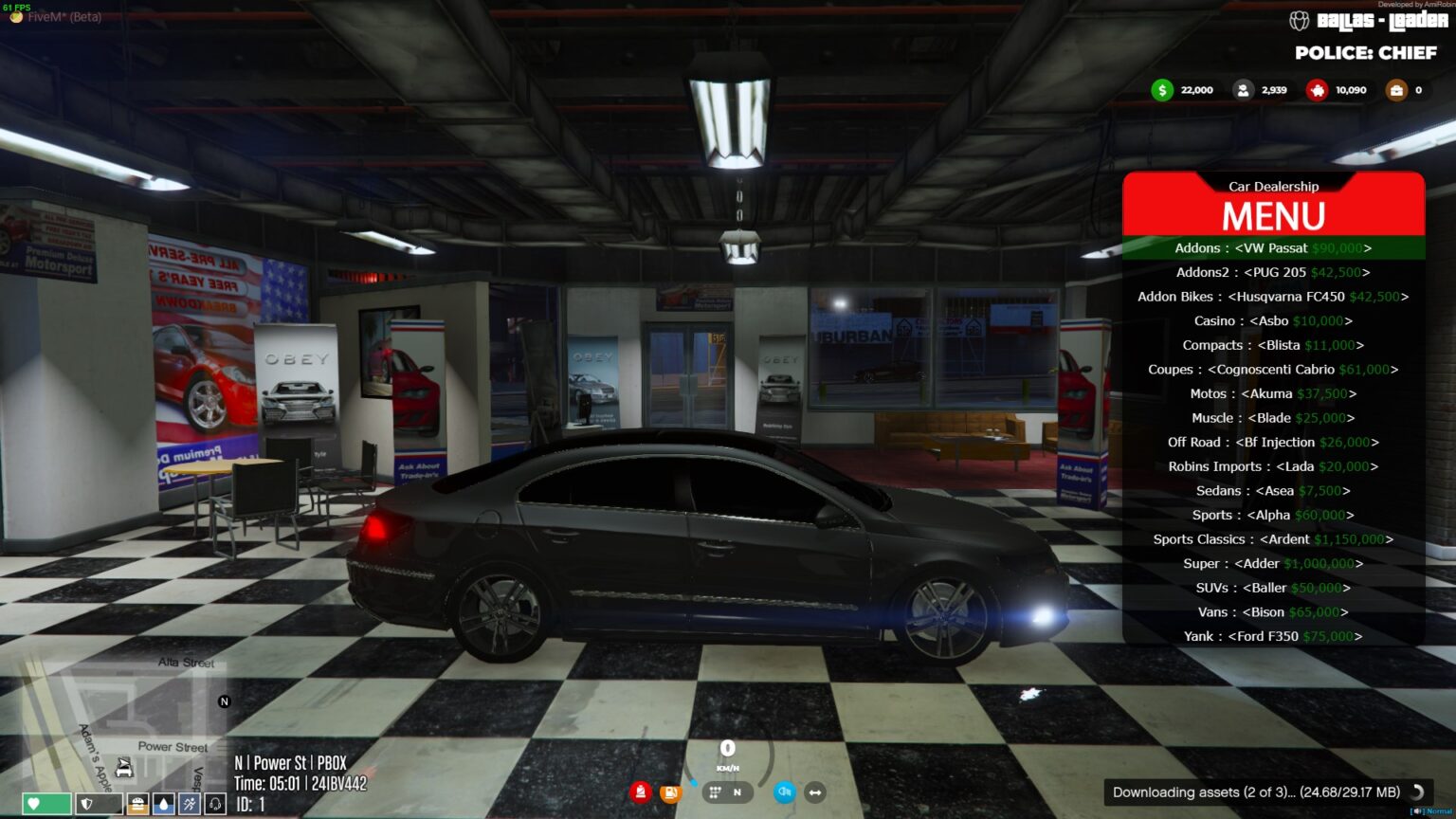Click the player count person icon
This screenshot has height=819, width=1456.
click(1244, 89)
